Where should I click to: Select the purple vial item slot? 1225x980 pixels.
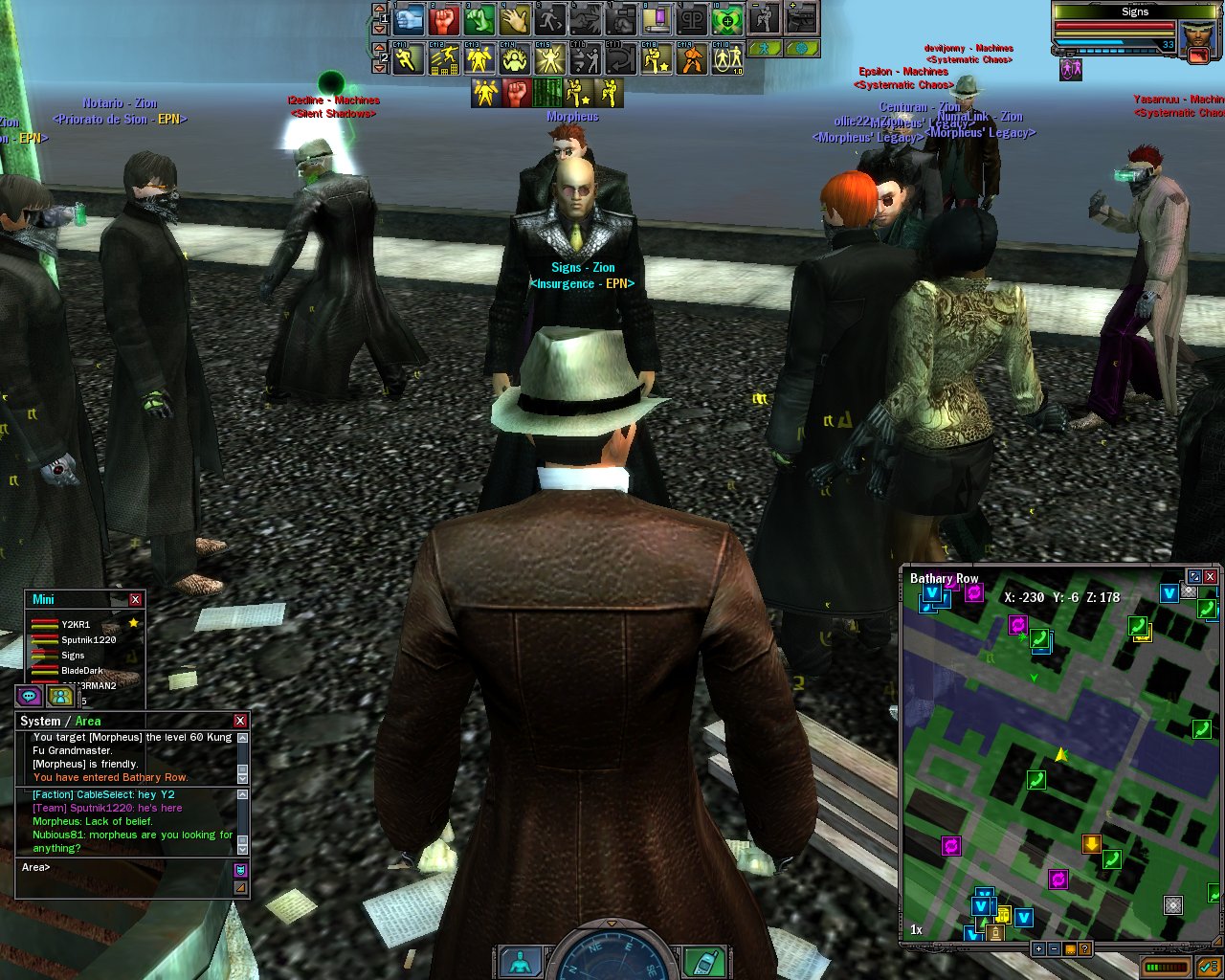point(656,18)
